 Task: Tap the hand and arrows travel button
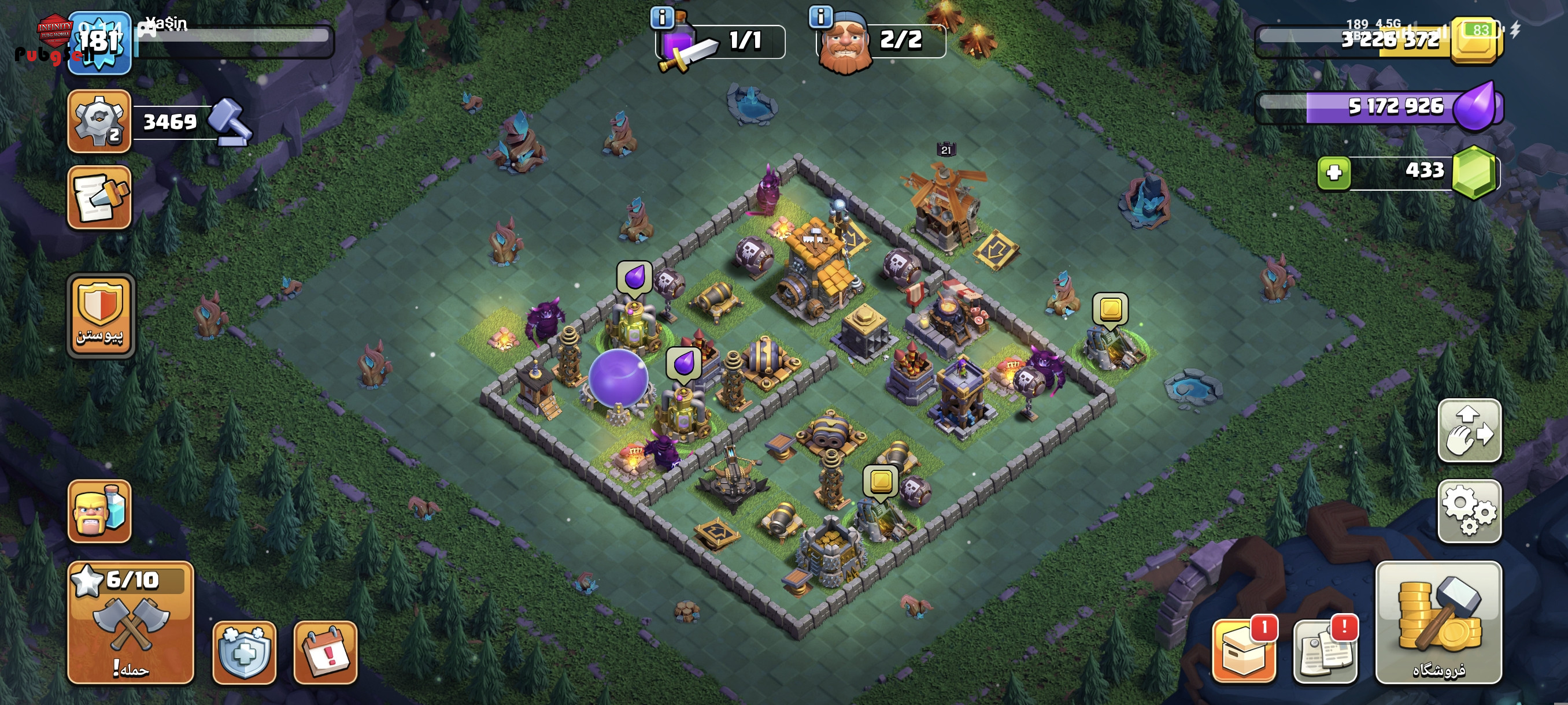click(1469, 431)
